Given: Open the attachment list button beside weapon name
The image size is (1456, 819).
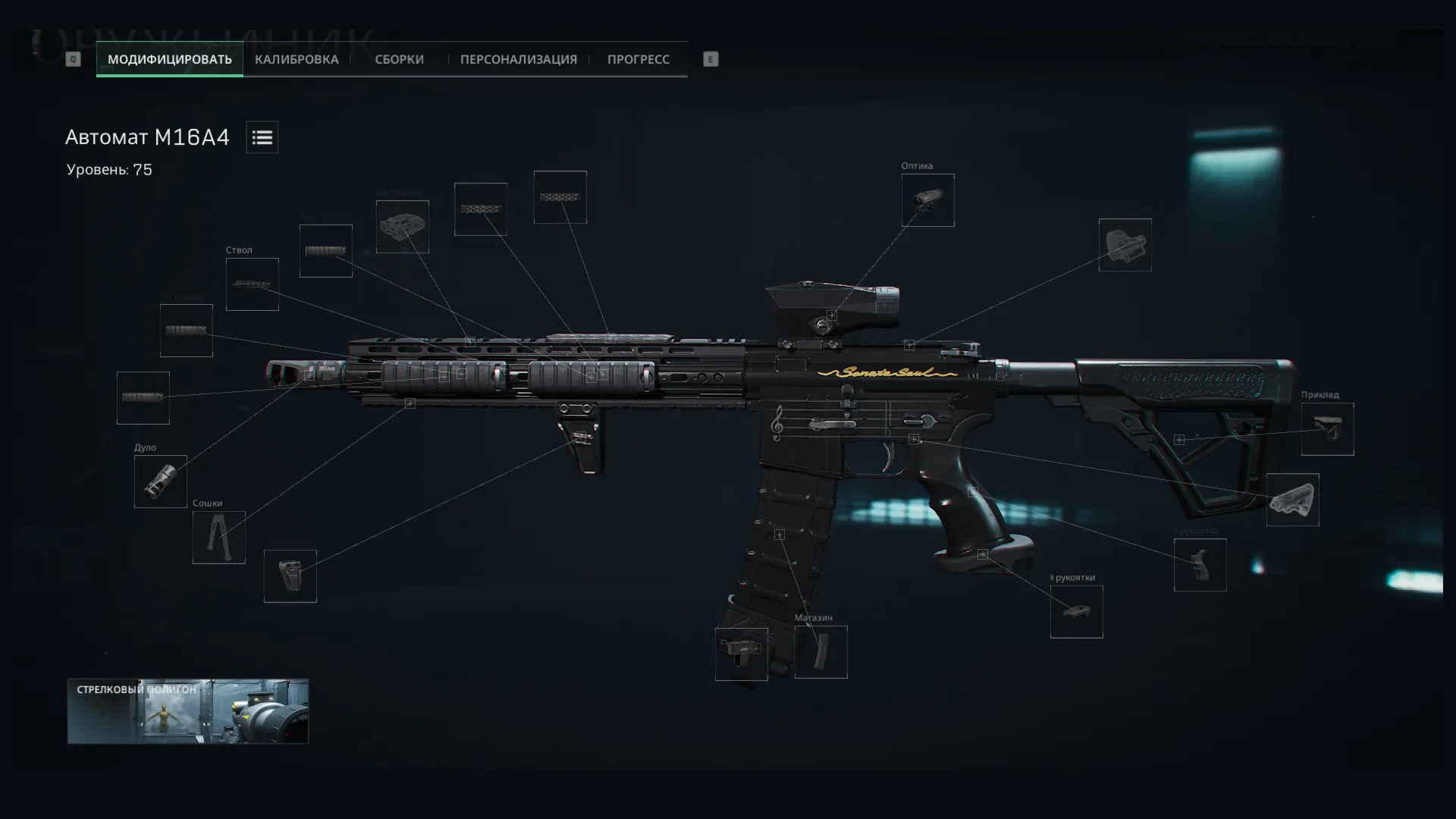Looking at the screenshot, I should (x=262, y=137).
